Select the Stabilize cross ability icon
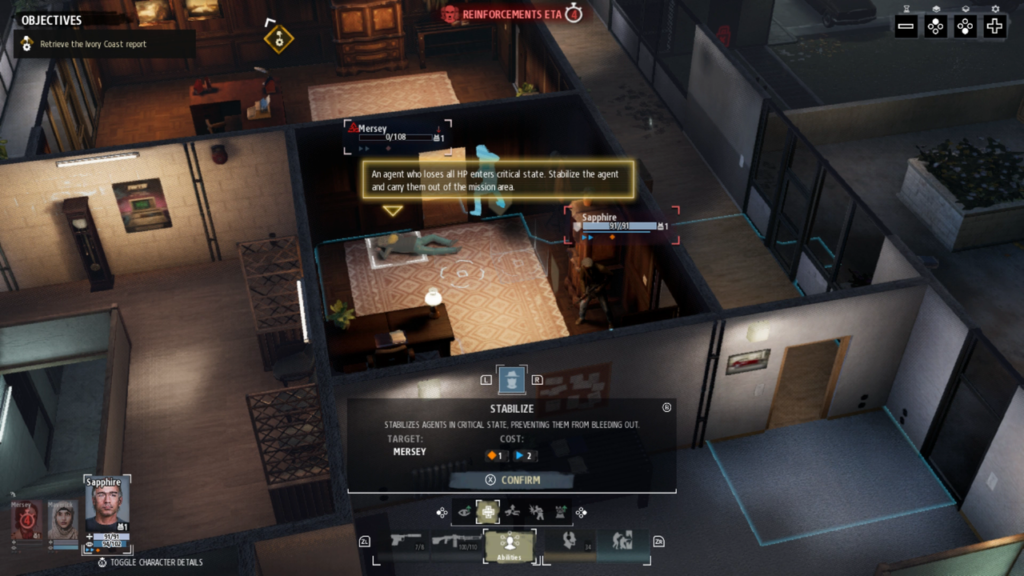 pos(488,512)
